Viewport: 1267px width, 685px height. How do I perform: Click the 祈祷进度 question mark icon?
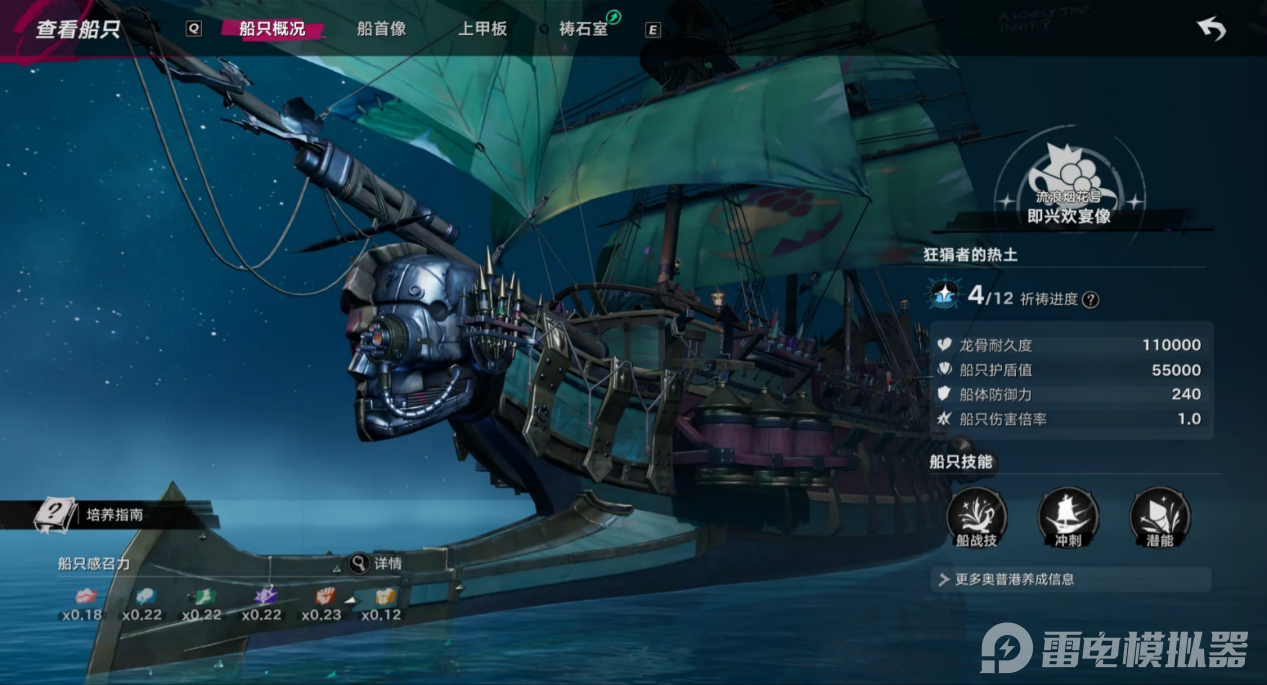pyautogui.click(x=1091, y=299)
